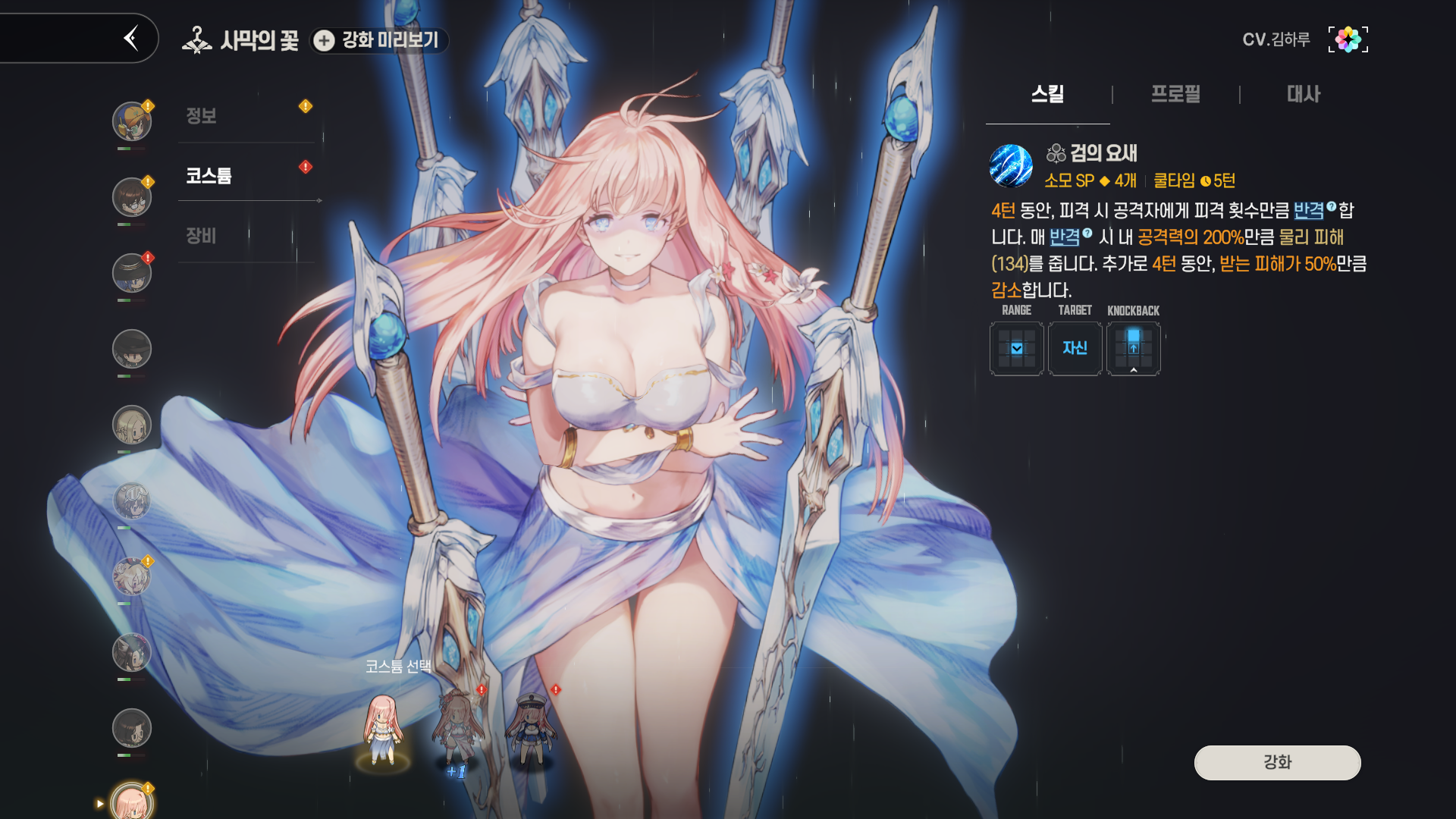
Task: Open the 장비 equipment menu
Action: (x=202, y=236)
